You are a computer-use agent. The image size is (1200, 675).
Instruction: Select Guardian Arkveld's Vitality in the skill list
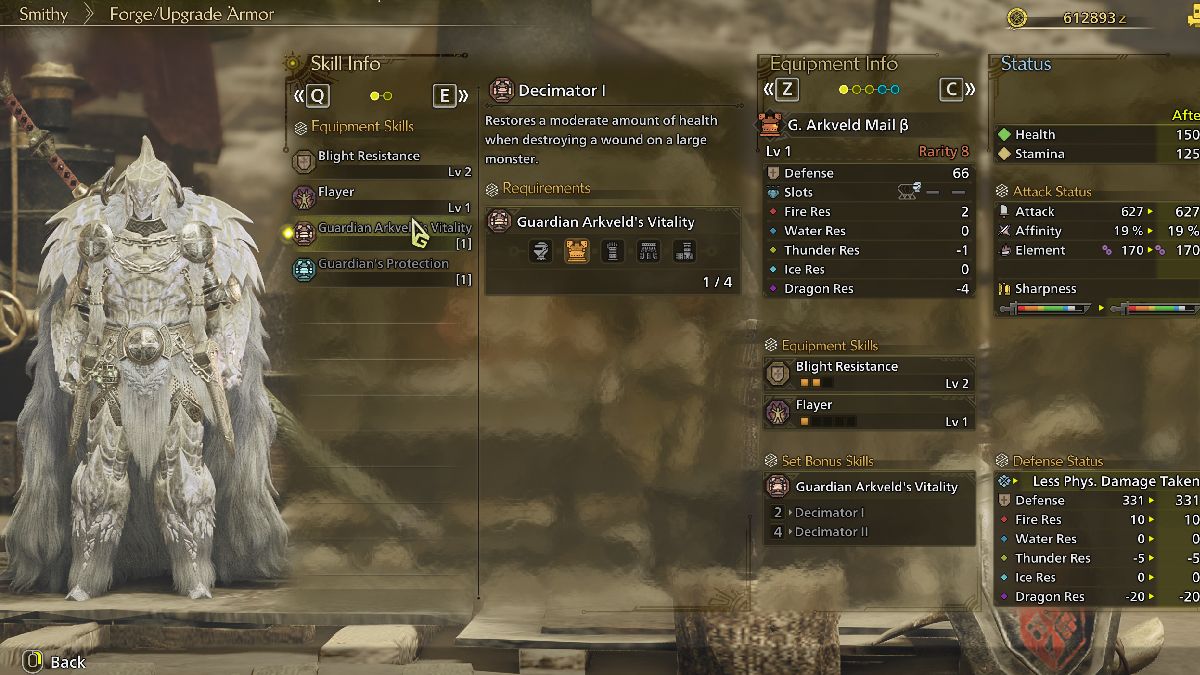pos(382,233)
